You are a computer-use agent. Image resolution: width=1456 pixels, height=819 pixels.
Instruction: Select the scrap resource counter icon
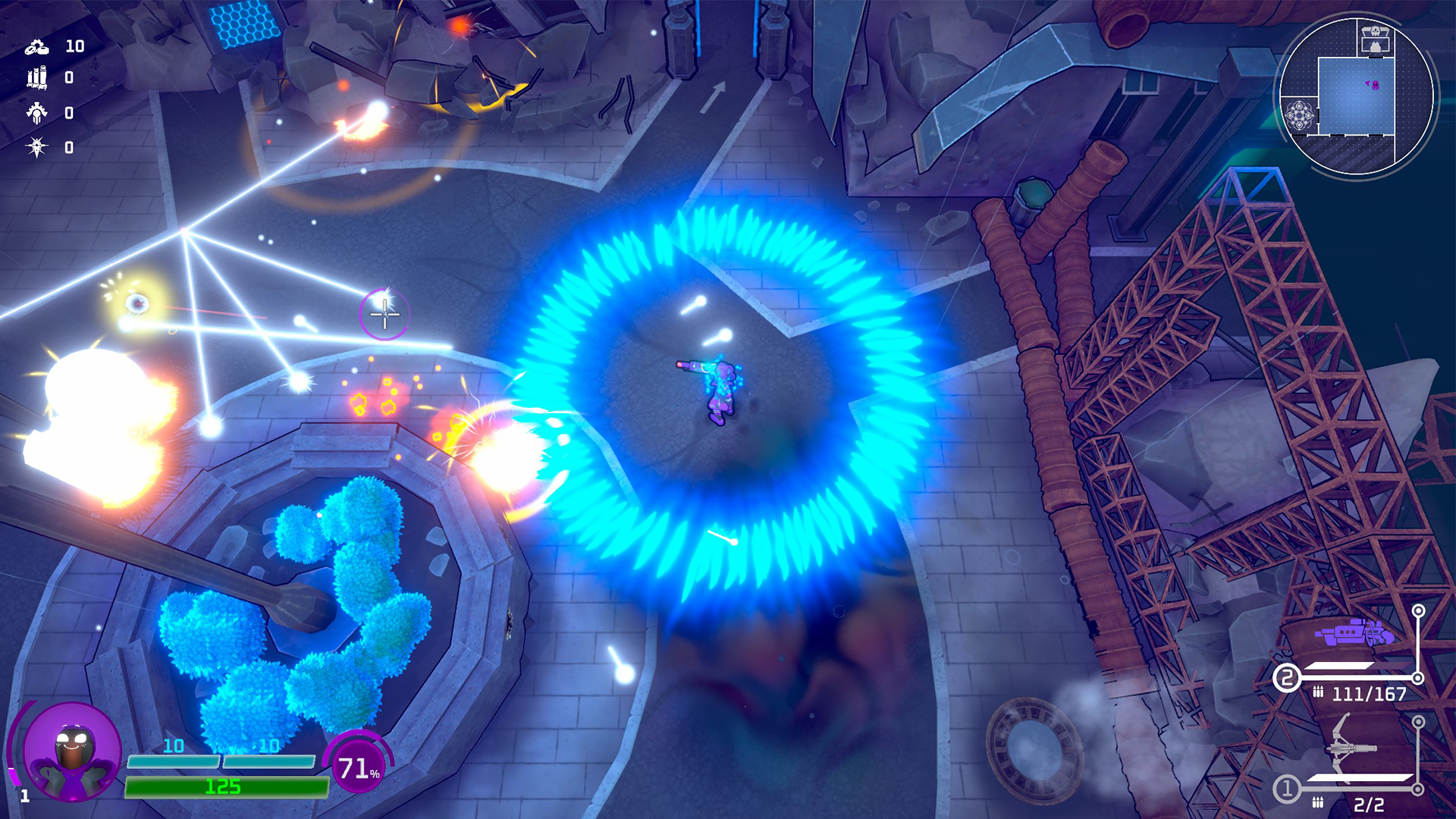tap(36, 49)
